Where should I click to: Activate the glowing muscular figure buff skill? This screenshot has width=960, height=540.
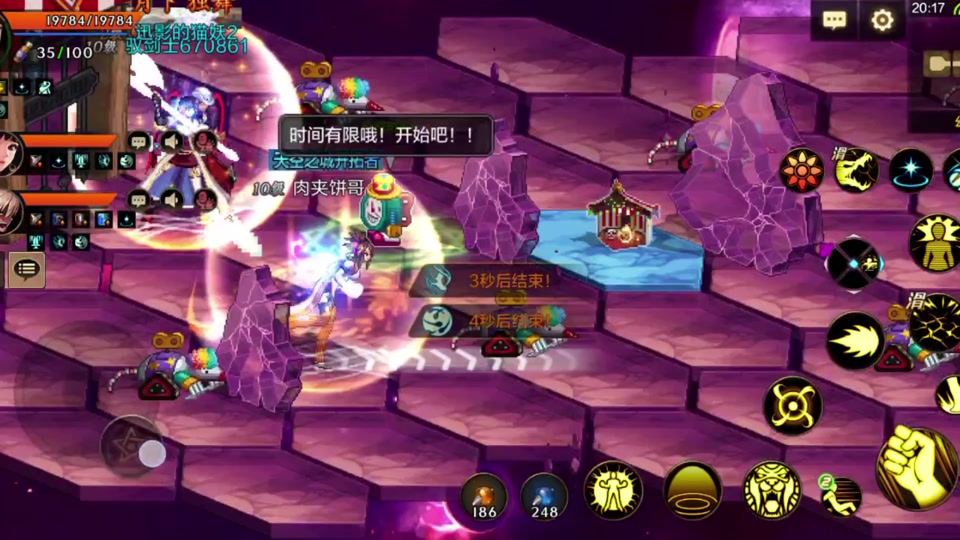click(x=613, y=490)
